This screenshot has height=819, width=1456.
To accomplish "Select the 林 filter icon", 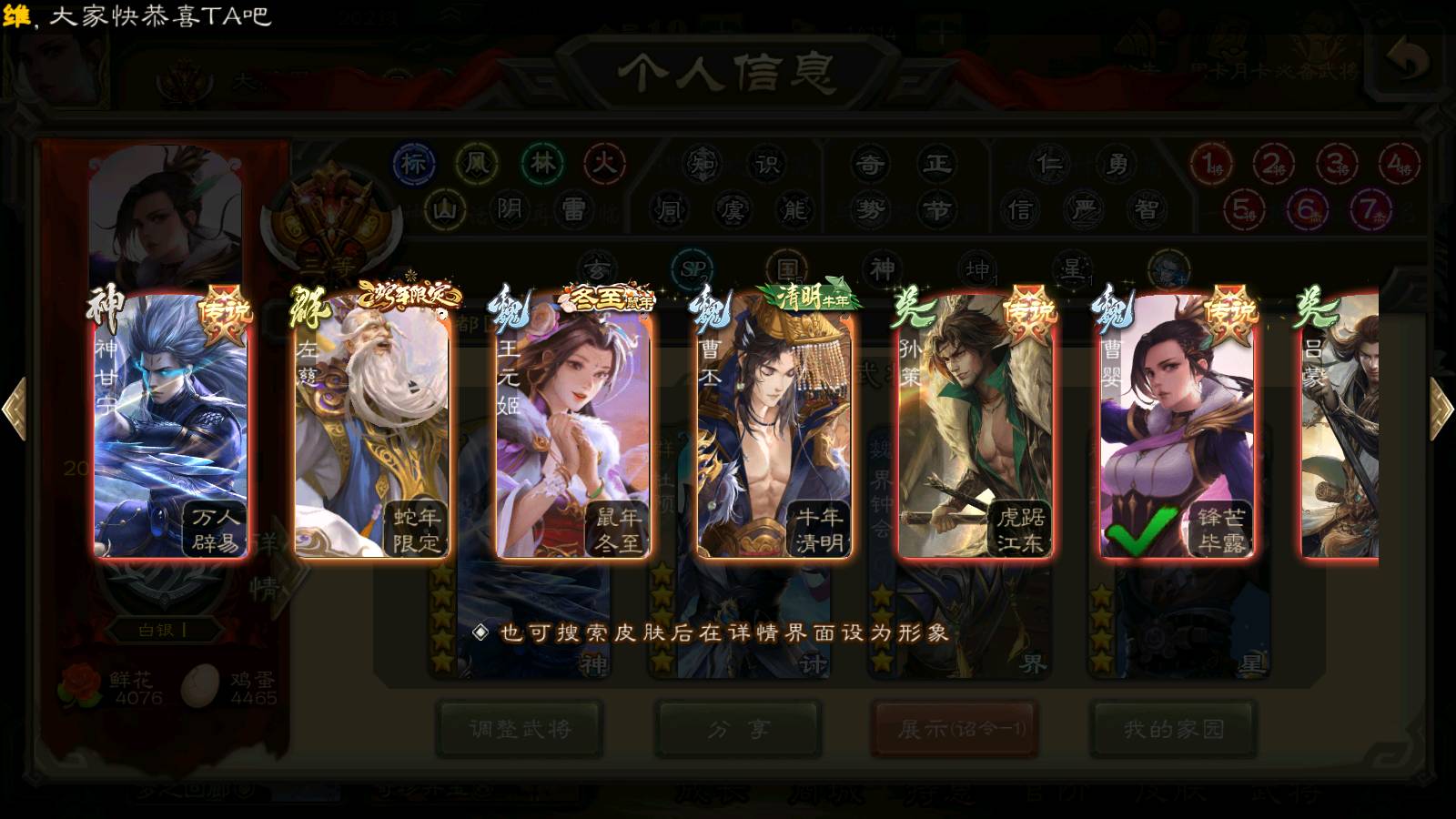I will [542, 164].
